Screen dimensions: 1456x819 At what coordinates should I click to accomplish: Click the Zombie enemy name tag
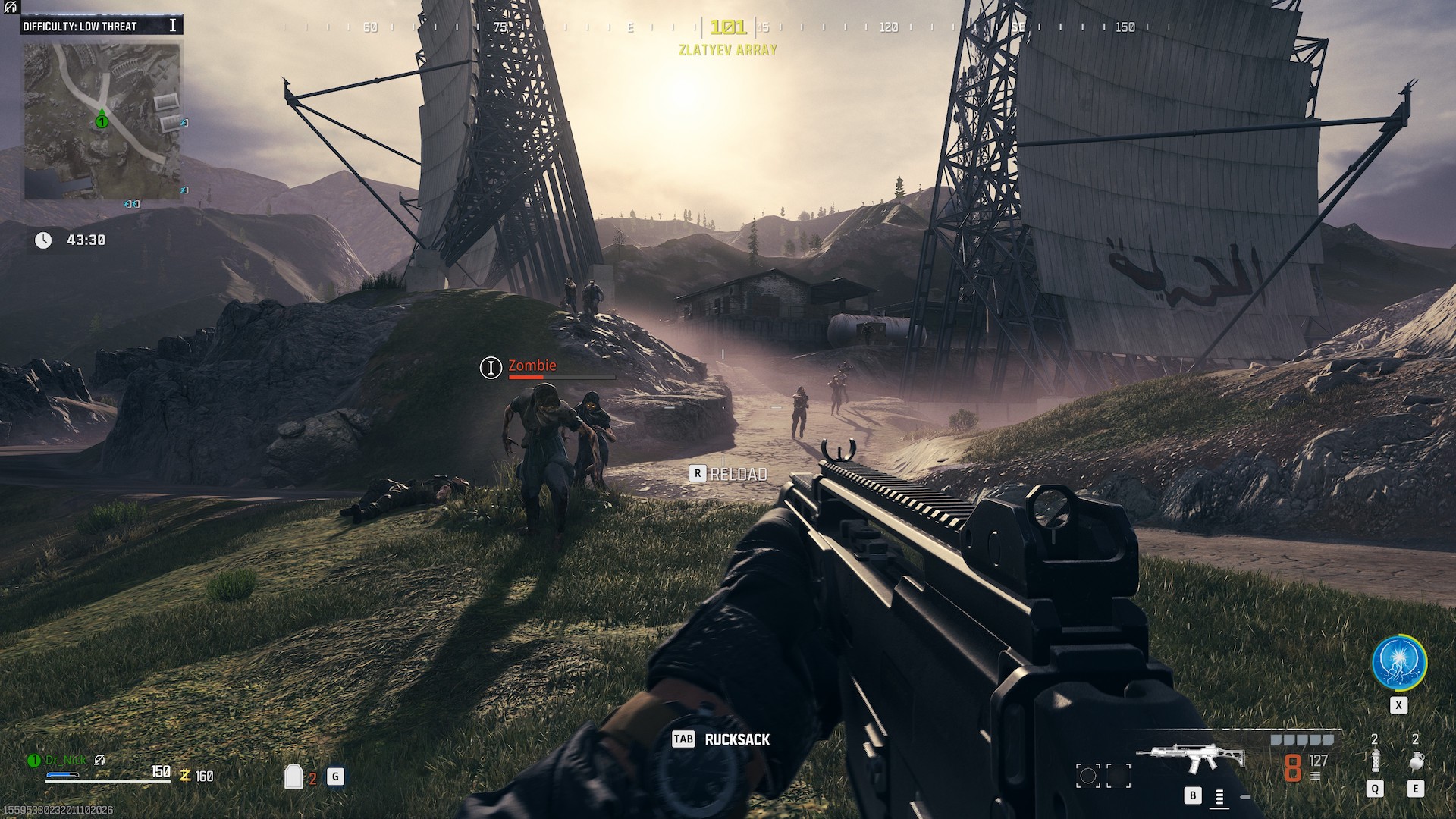coord(532,366)
